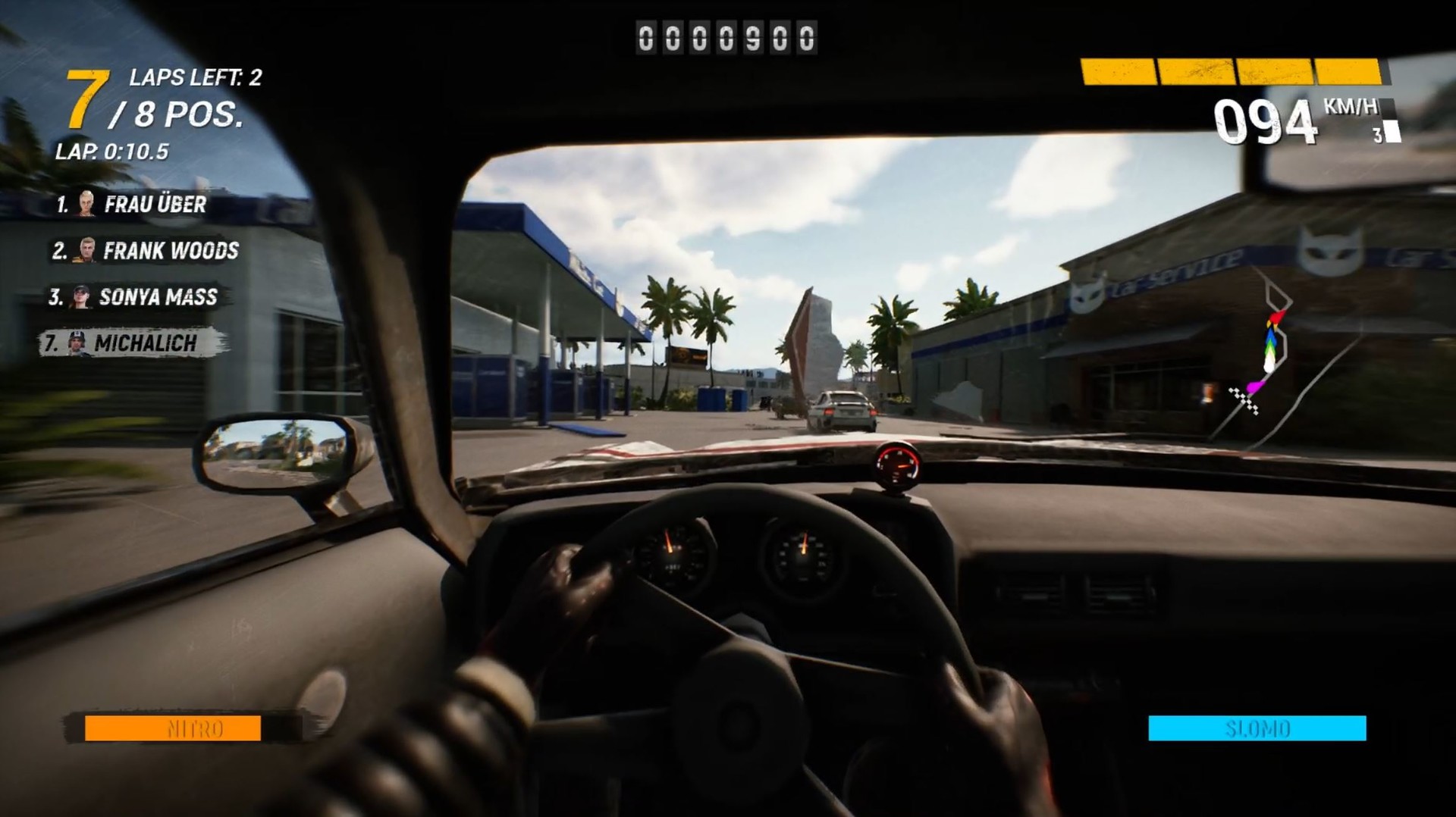Click the odometer score showing 0000900
1456x817 pixels.
pyautogui.click(x=726, y=38)
